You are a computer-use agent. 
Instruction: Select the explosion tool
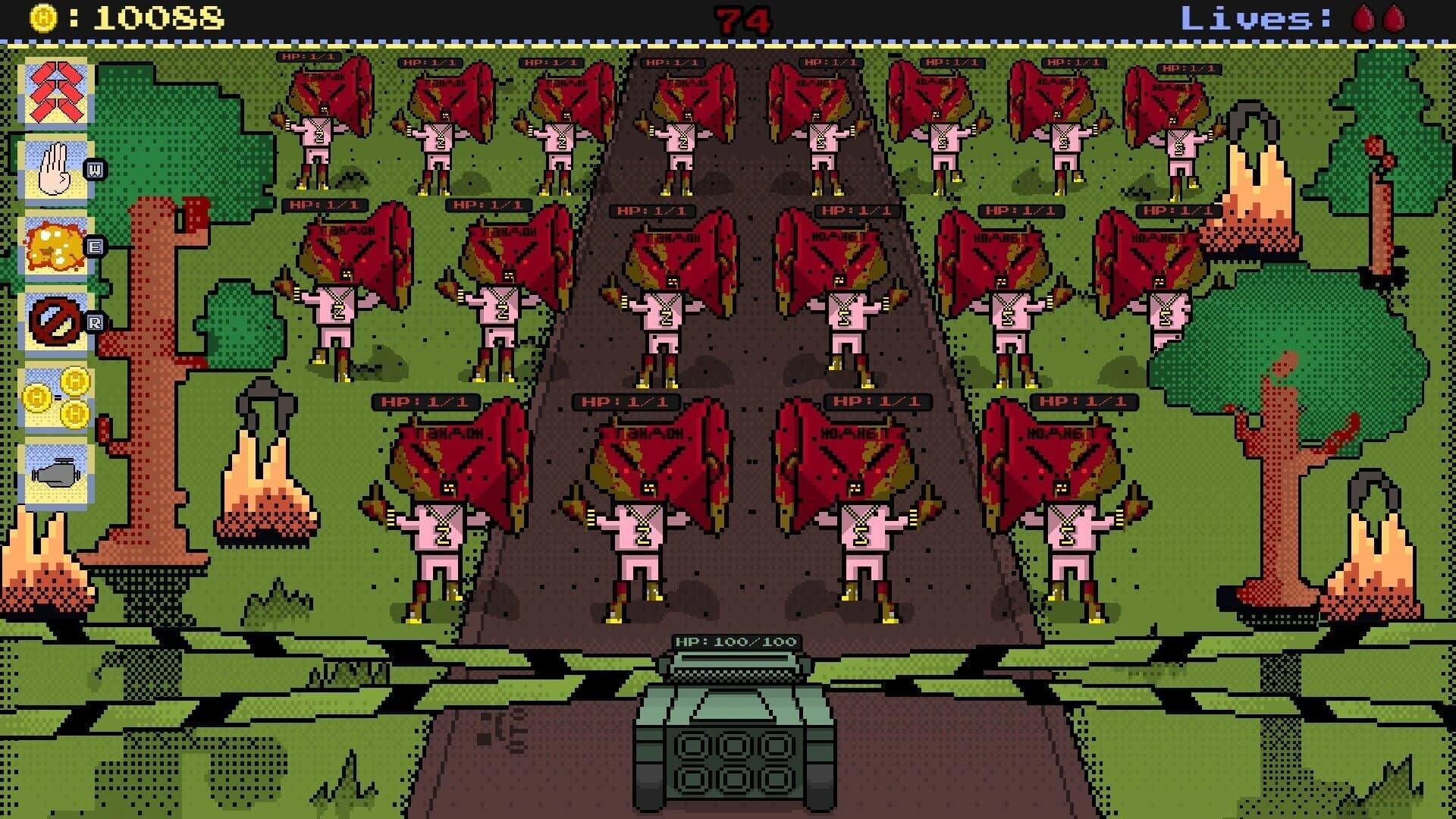click(57, 248)
